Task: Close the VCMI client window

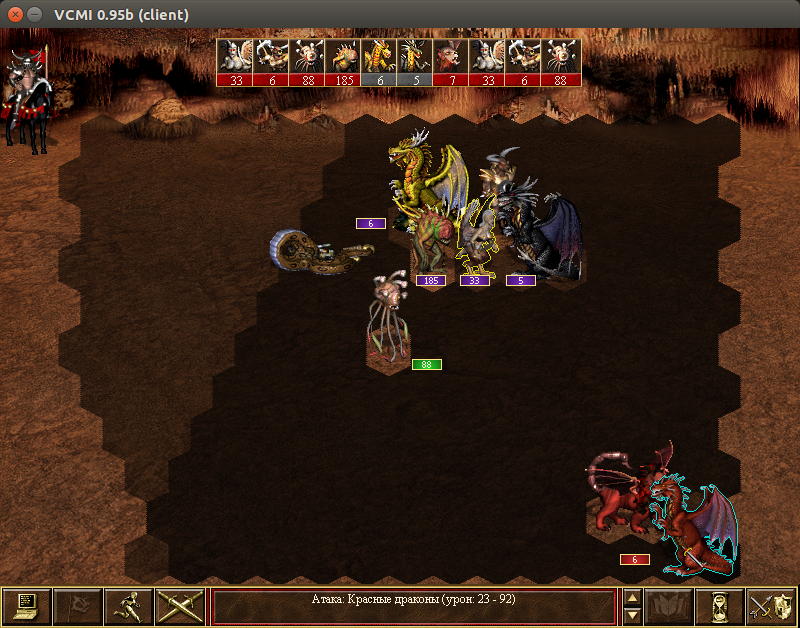Action: click(13, 14)
